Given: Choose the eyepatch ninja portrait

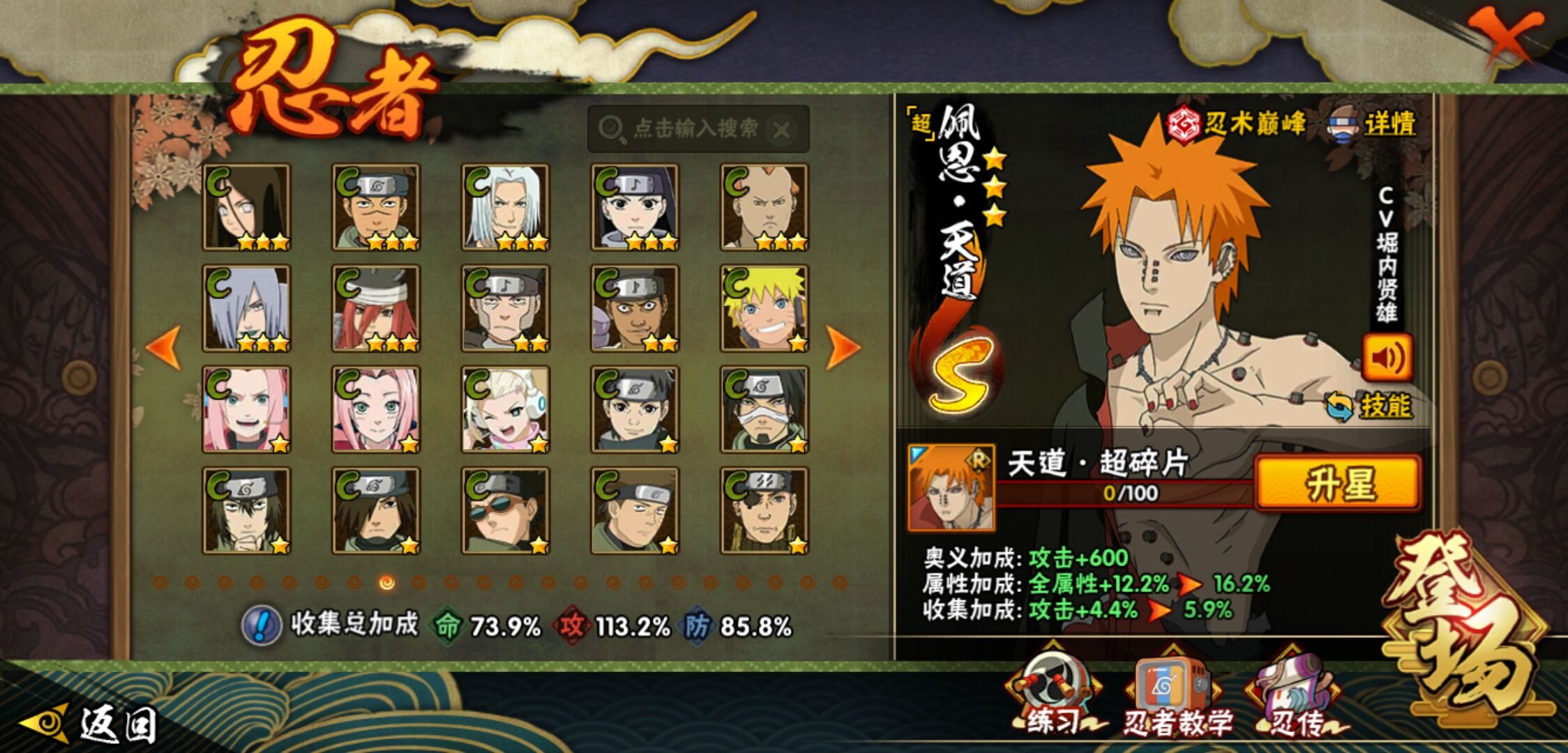Looking at the screenshot, I should pos(764,510).
